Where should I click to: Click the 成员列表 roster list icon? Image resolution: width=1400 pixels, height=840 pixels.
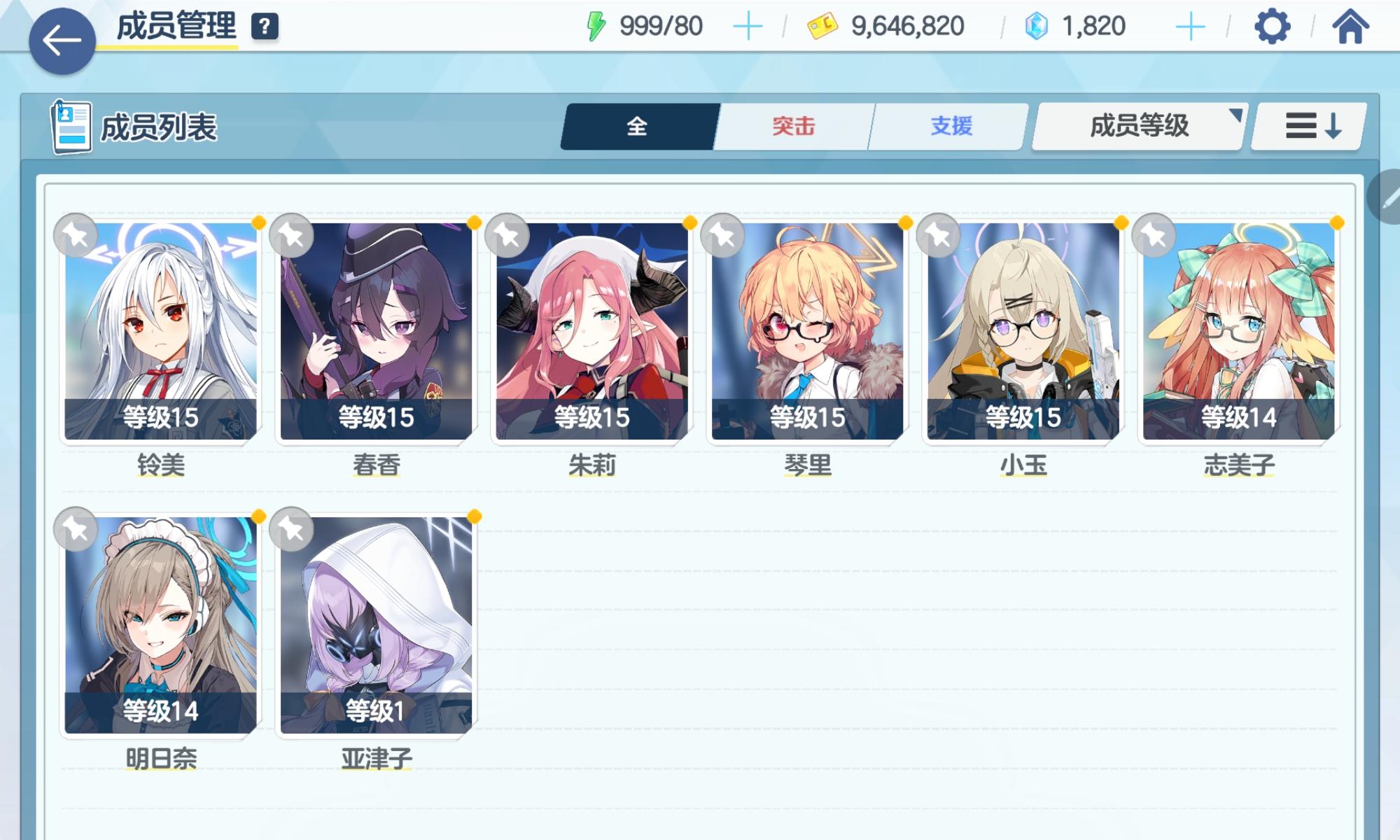point(70,127)
